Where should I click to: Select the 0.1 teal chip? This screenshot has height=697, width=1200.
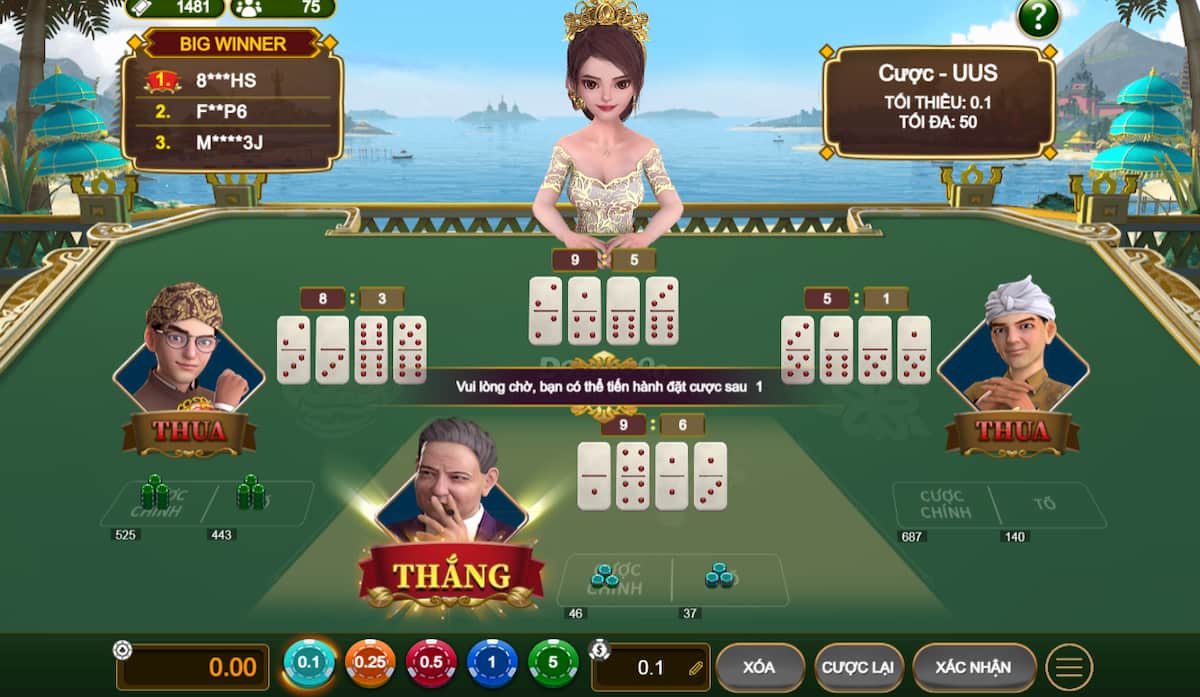pos(309,663)
